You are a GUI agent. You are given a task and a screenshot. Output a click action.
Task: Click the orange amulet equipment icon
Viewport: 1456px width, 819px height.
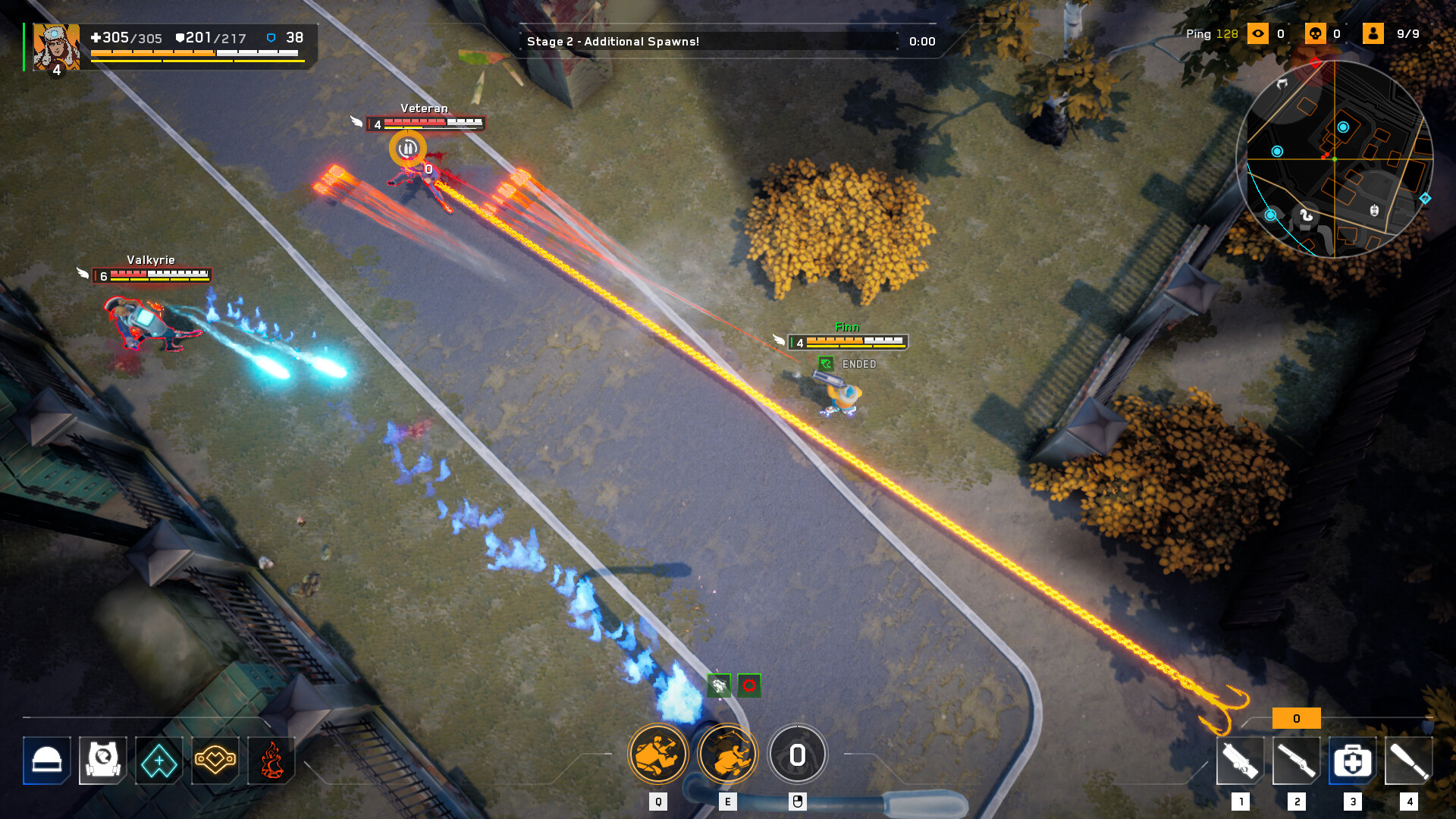215,761
